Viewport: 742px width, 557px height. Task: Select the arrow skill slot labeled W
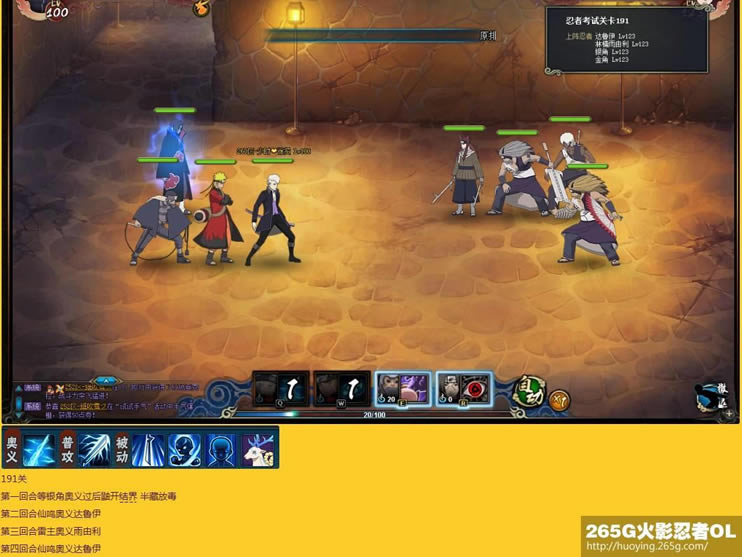click(341, 389)
